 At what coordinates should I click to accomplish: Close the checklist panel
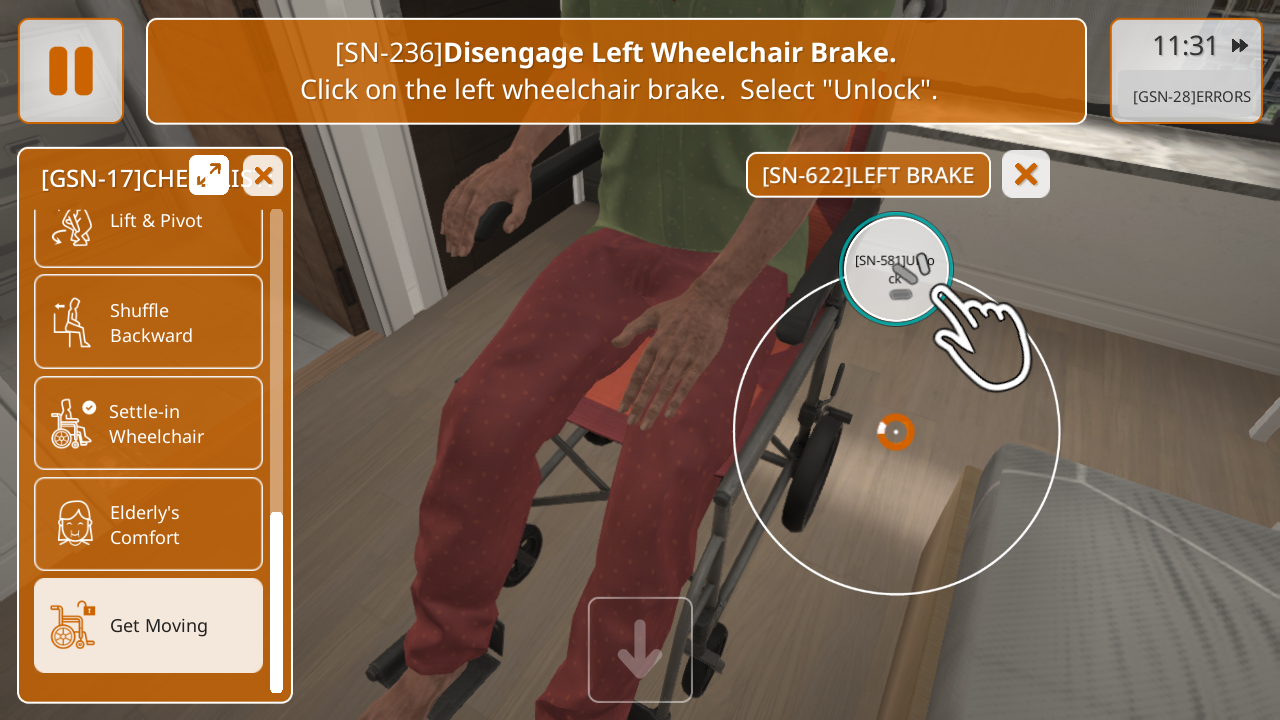[263, 176]
